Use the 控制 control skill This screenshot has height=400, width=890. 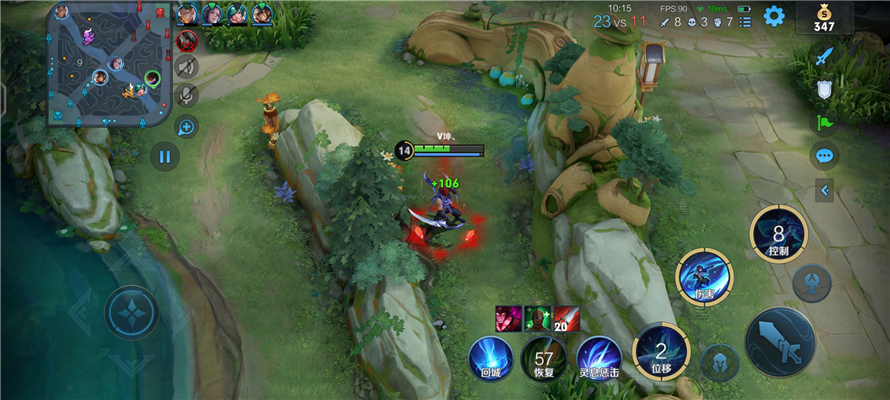[778, 233]
